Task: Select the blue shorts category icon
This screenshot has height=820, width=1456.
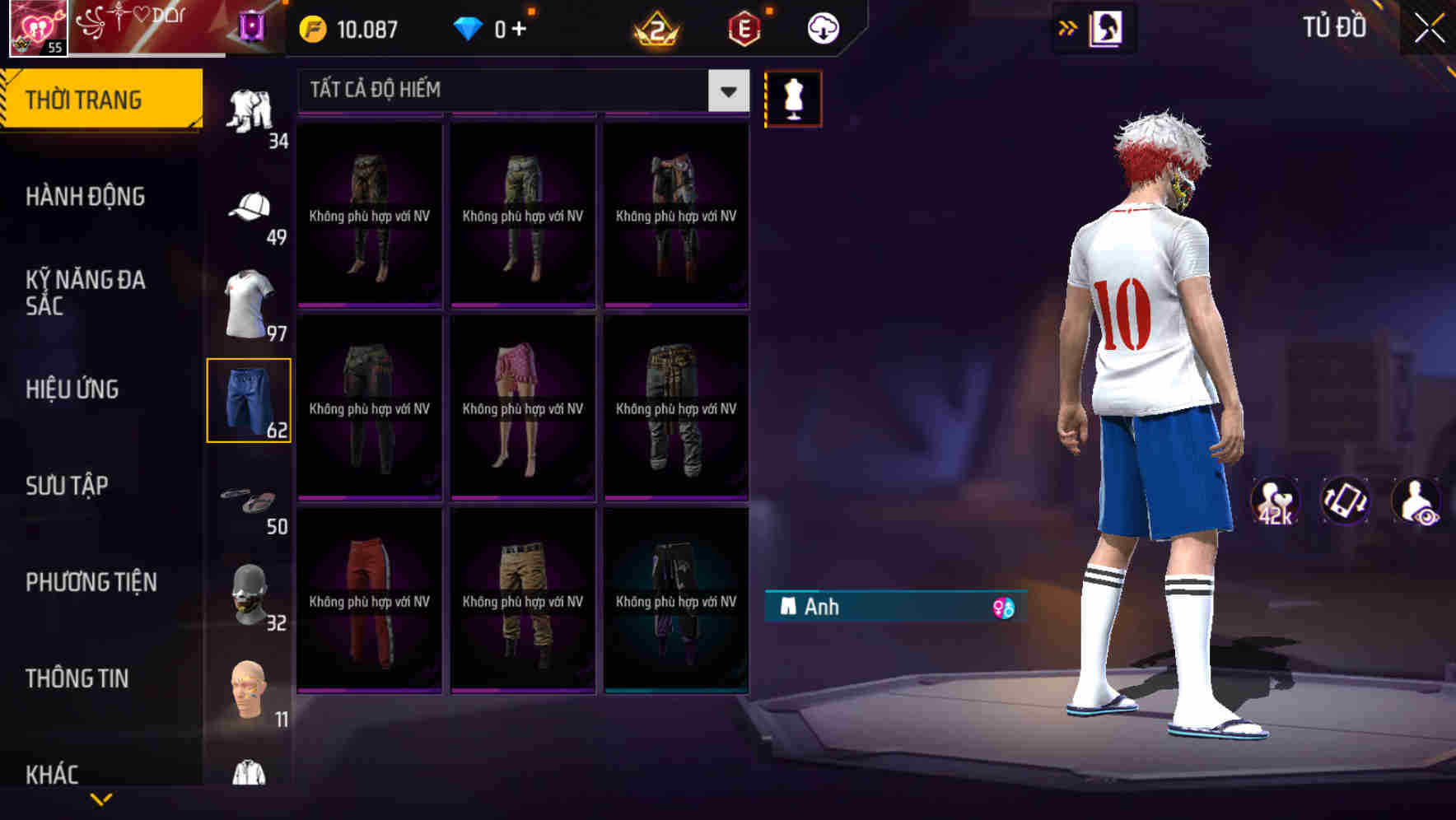Action: [x=249, y=401]
